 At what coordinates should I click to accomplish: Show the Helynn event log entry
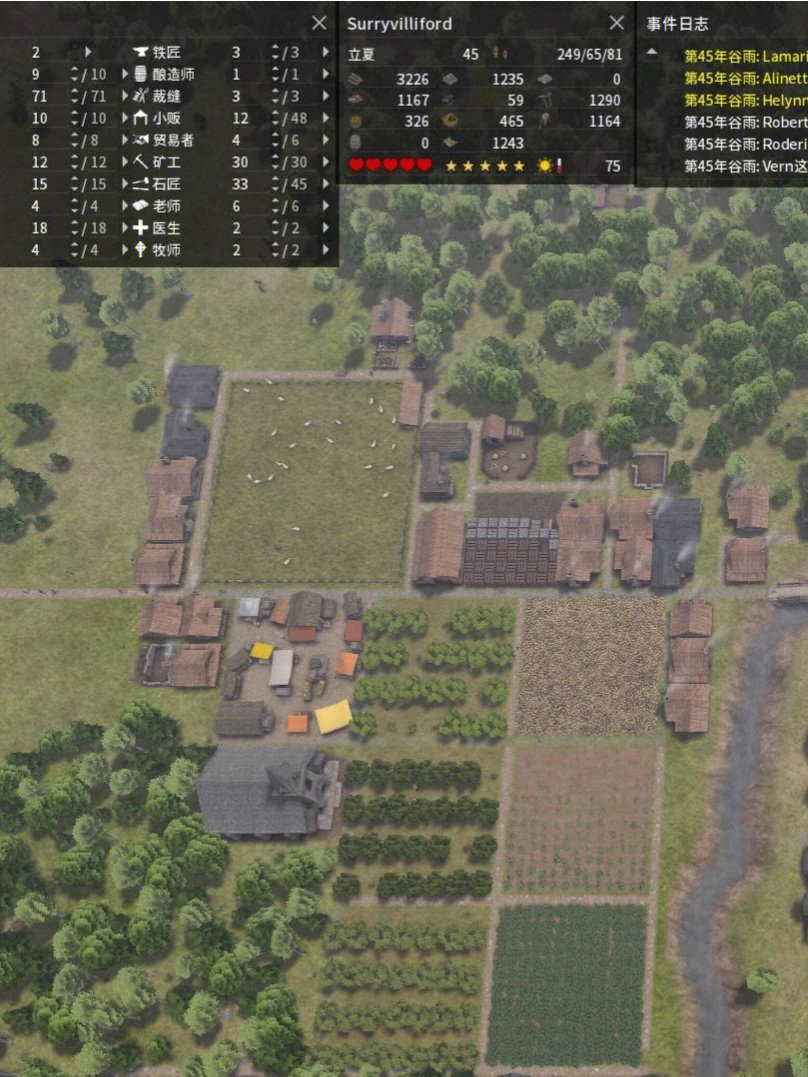pos(745,100)
